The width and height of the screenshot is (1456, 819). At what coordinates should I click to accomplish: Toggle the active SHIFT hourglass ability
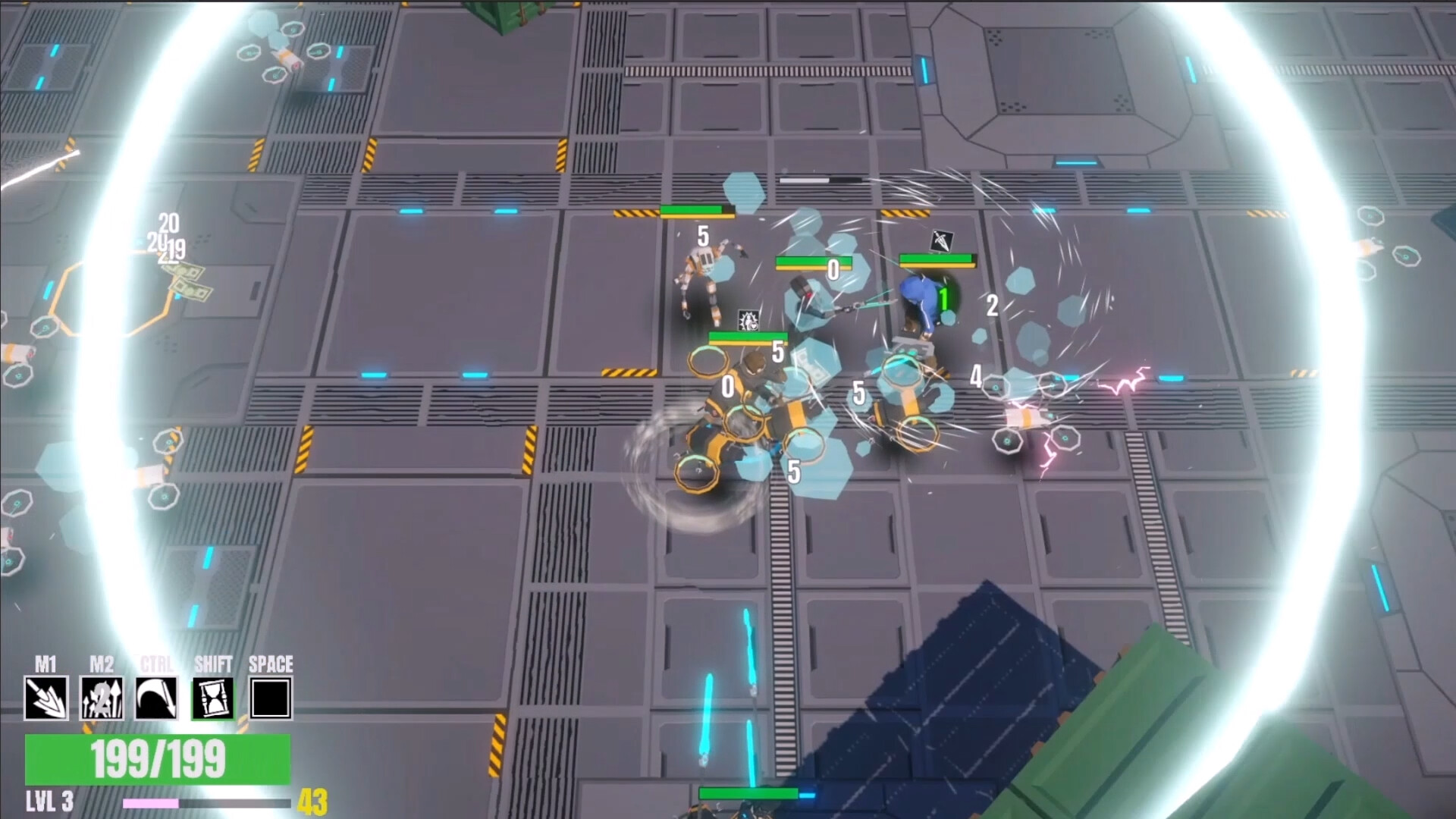pos(213,698)
